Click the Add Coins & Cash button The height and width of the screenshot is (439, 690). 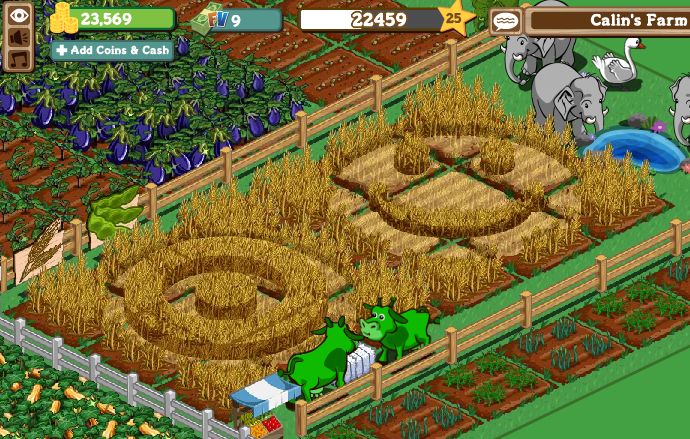(112, 50)
